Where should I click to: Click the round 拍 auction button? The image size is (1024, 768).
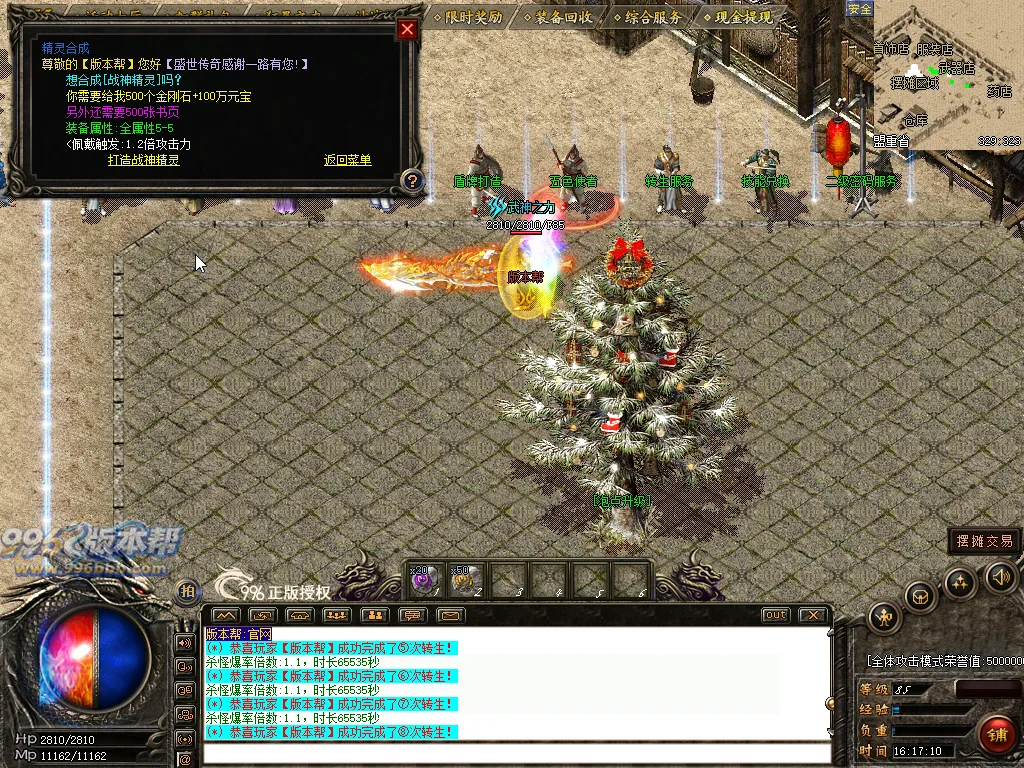tap(187, 592)
